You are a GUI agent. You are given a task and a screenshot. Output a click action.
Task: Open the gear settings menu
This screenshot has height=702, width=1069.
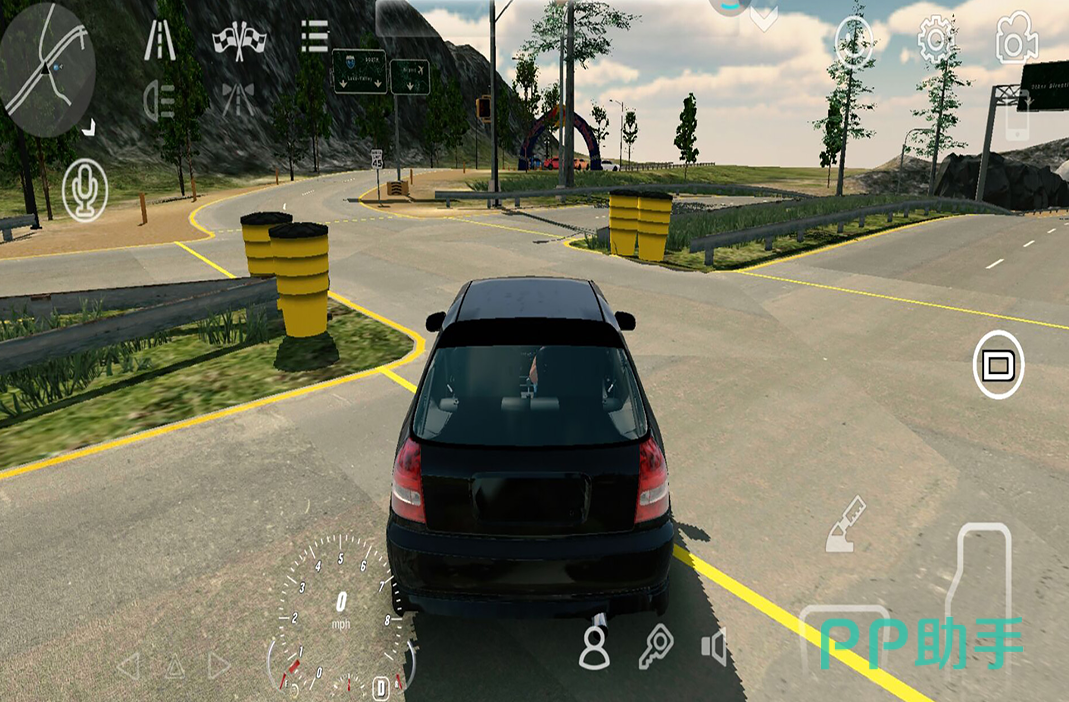(935, 39)
